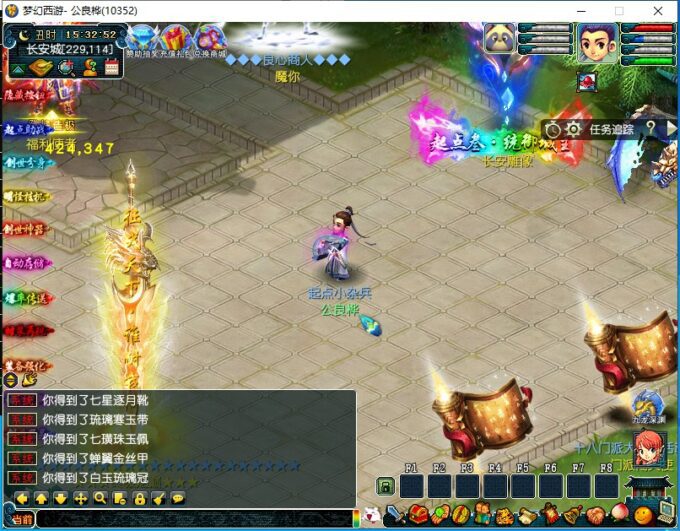The image size is (680, 531).
Task: Click the 当前 chat channel button
Action: [x=21, y=519]
